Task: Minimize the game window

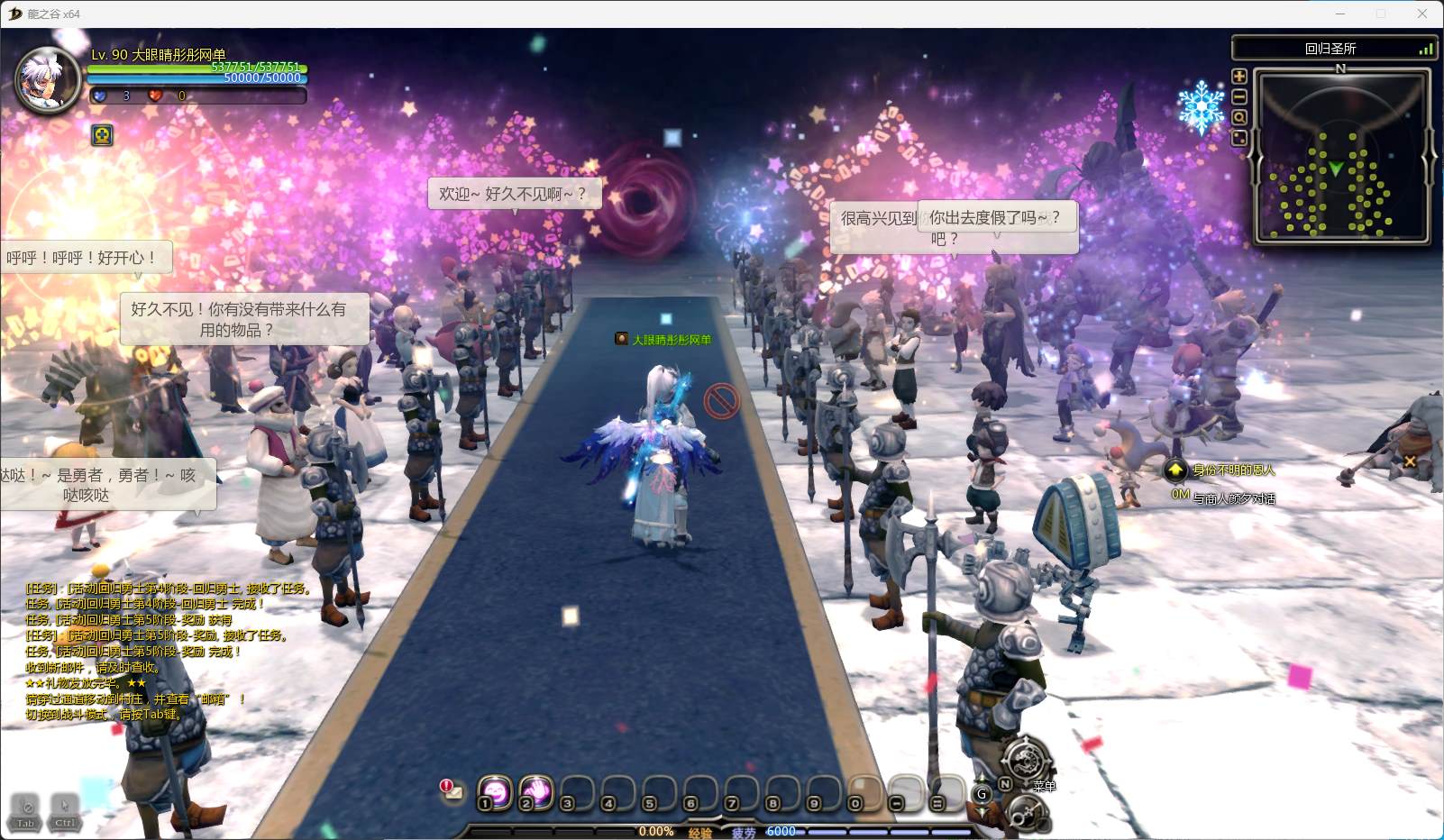Action: tap(1340, 14)
